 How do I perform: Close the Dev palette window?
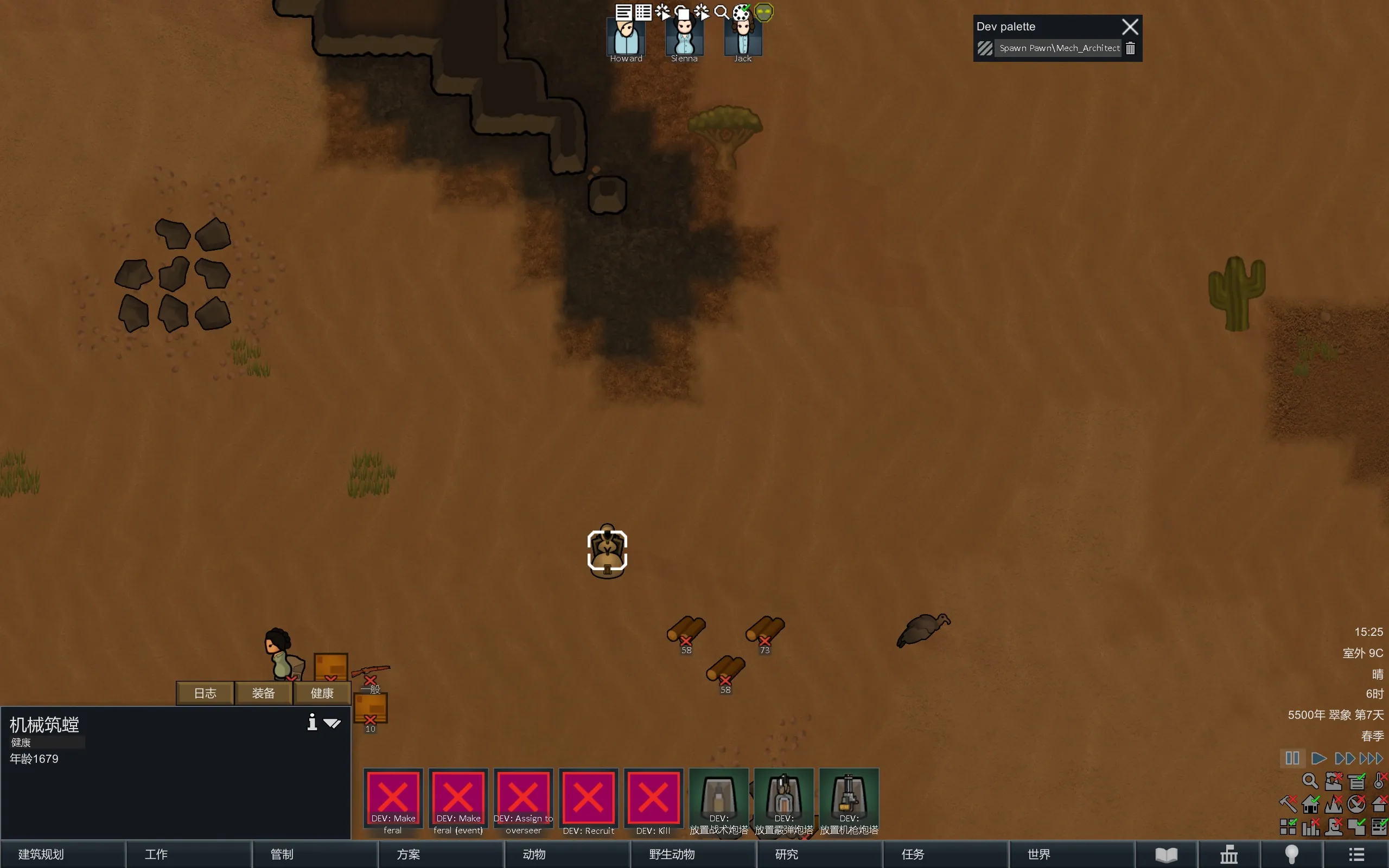[1130, 27]
